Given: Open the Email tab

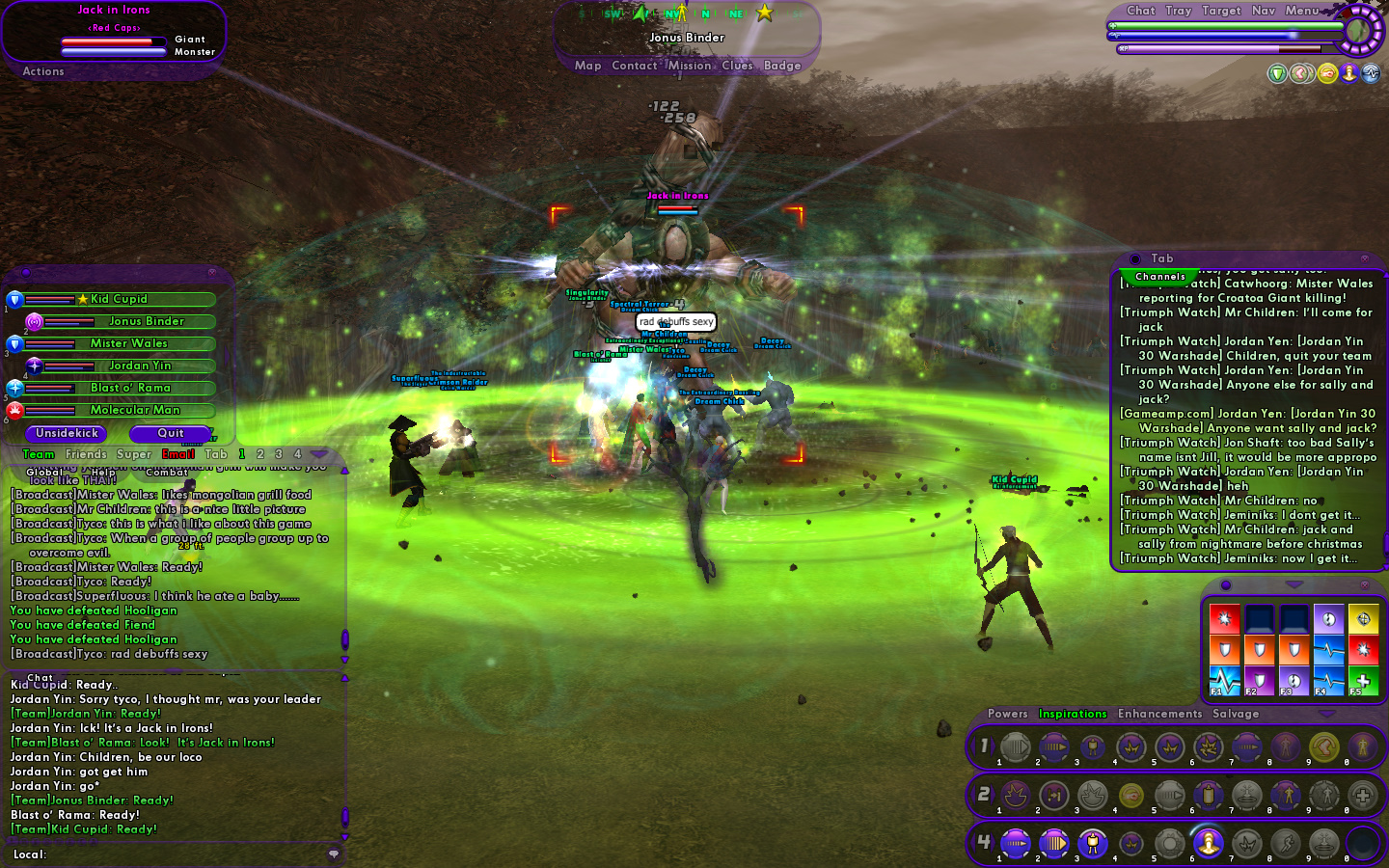Looking at the screenshot, I should [x=178, y=454].
